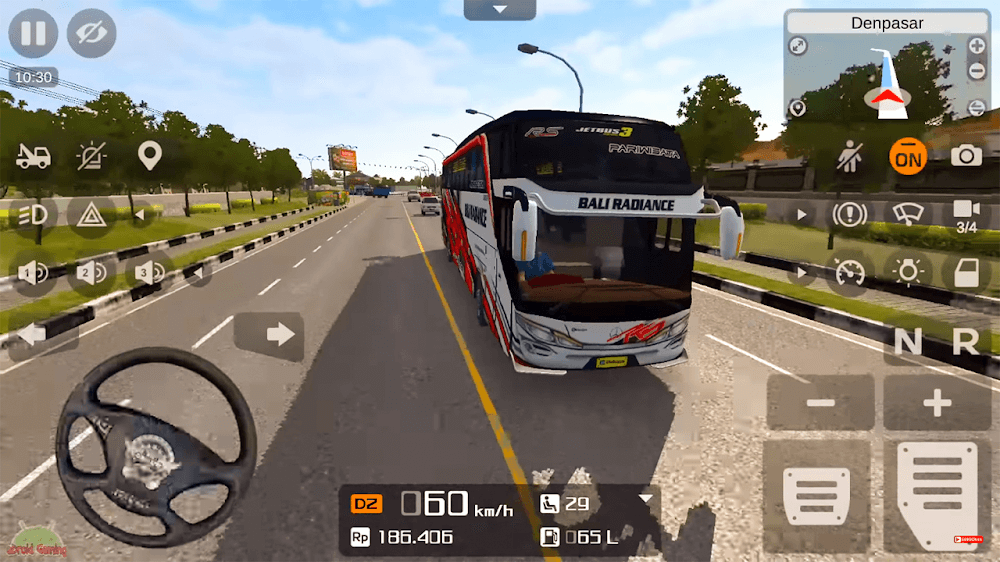Turn on the right turn signal arrow
Viewport: 1000px width, 562px height.
tap(270, 335)
